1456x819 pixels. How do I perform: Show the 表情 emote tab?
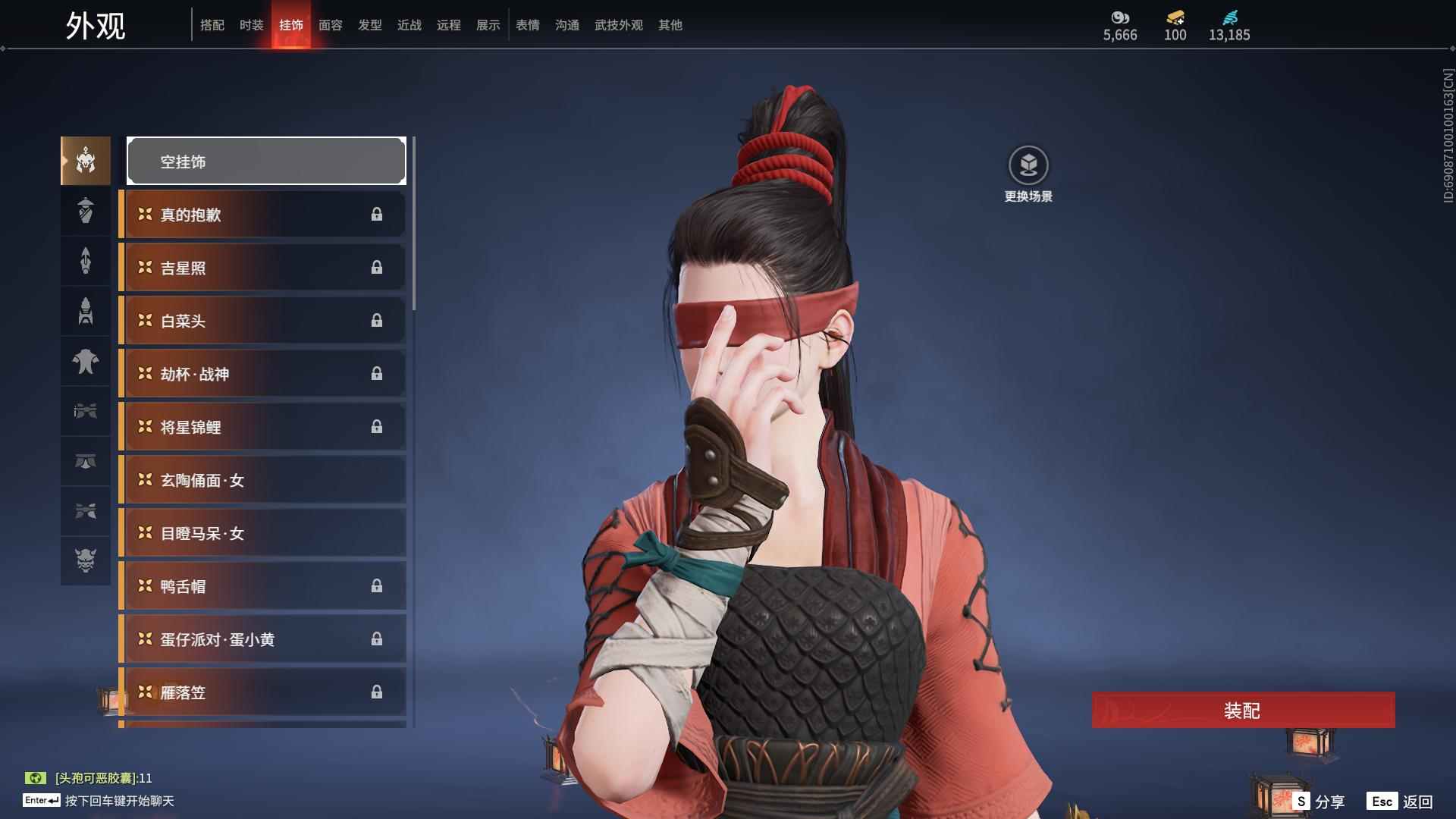[x=528, y=25]
